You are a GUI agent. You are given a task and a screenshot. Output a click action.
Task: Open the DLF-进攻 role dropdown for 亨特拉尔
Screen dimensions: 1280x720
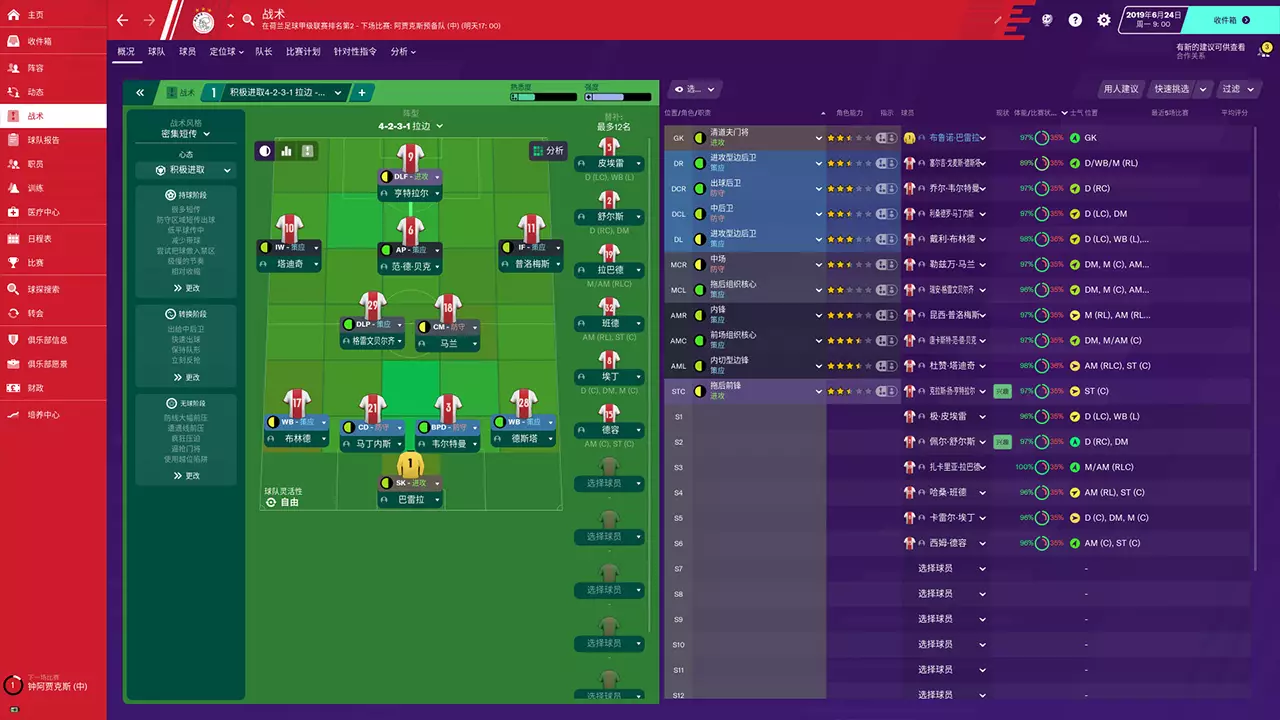pyautogui.click(x=411, y=176)
